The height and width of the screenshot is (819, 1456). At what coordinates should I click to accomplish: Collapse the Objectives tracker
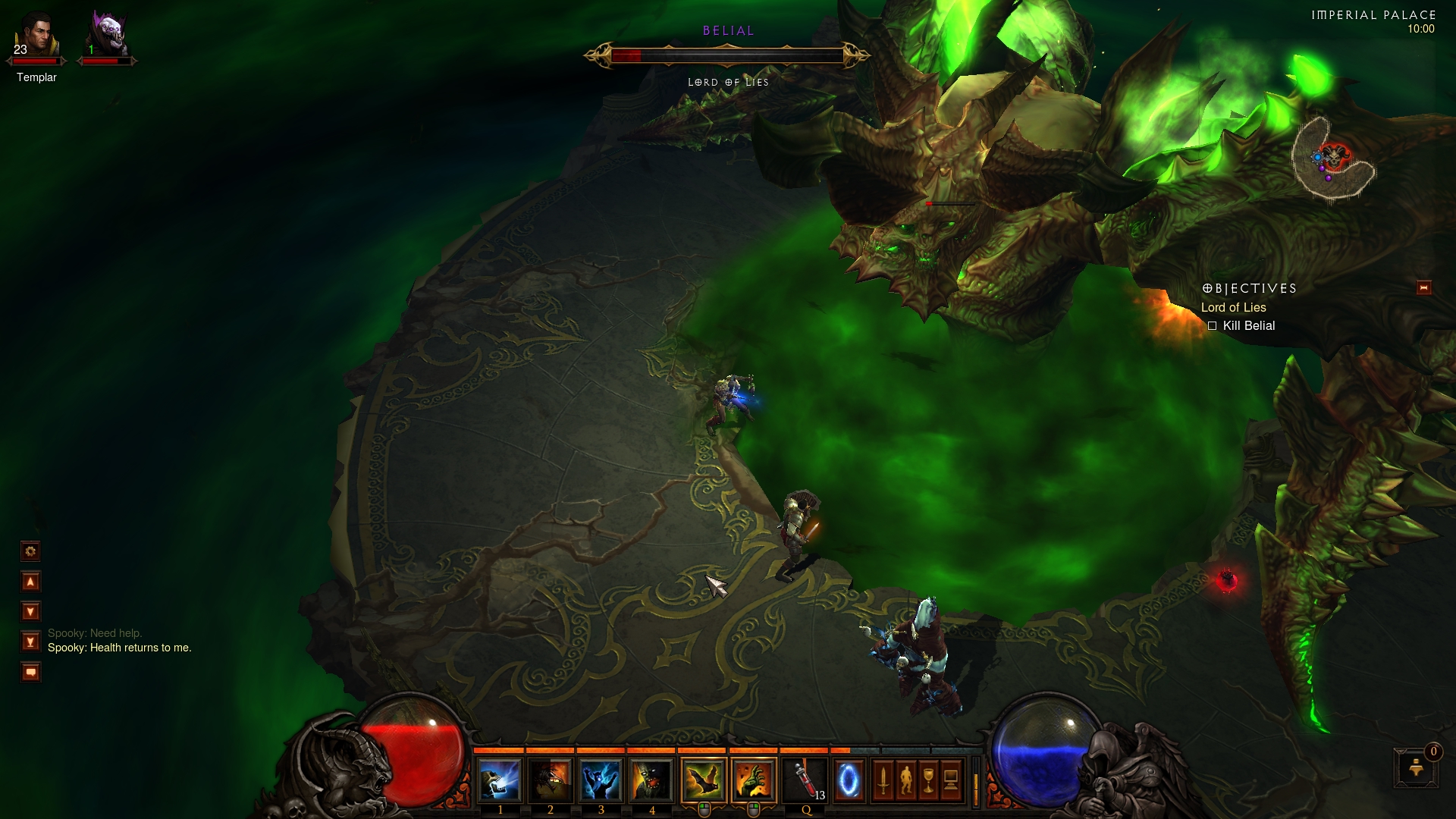click(1423, 287)
